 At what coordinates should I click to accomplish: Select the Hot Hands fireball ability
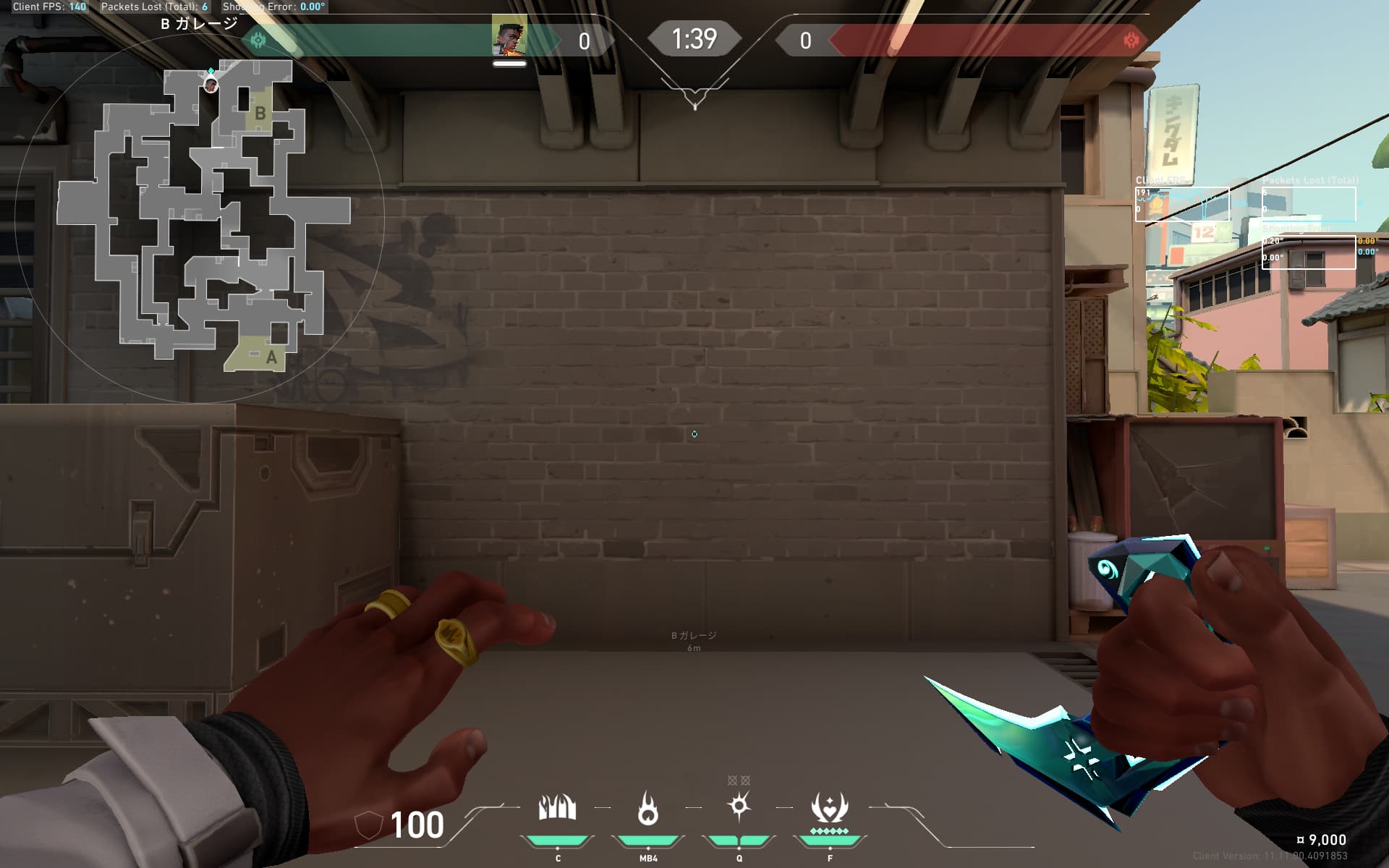[x=648, y=808]
